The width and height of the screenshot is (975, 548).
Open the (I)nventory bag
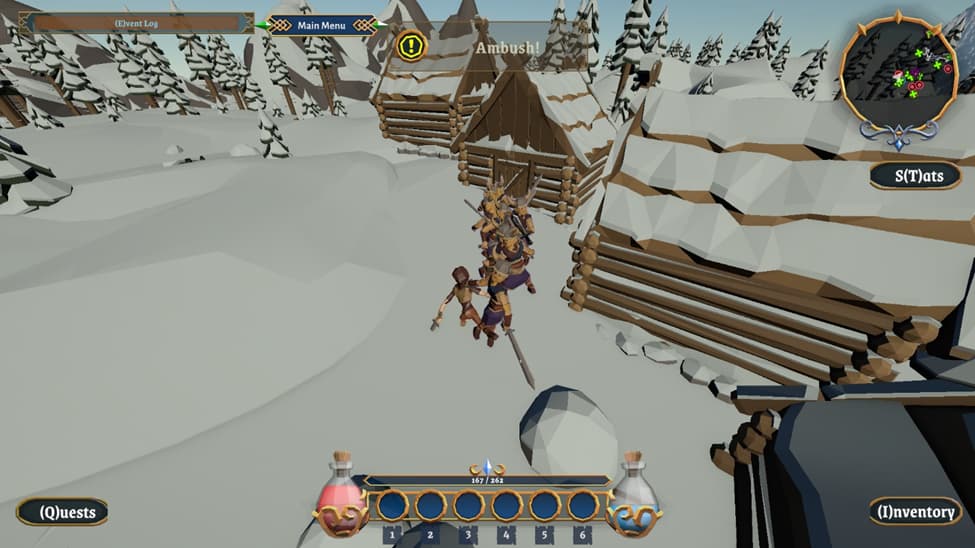(915, 512)
